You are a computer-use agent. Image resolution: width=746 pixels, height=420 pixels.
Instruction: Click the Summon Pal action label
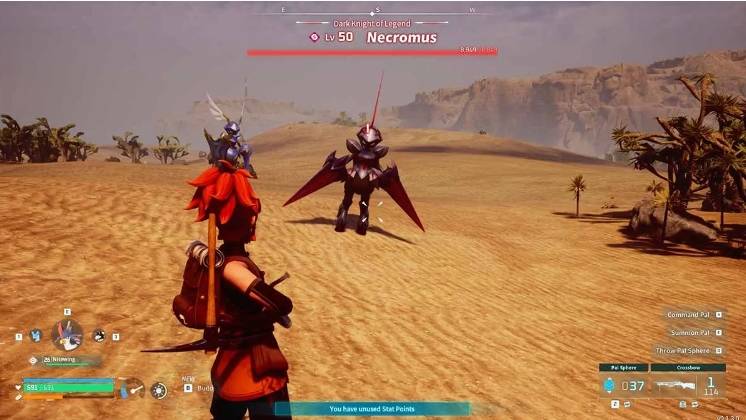point(691,332)
